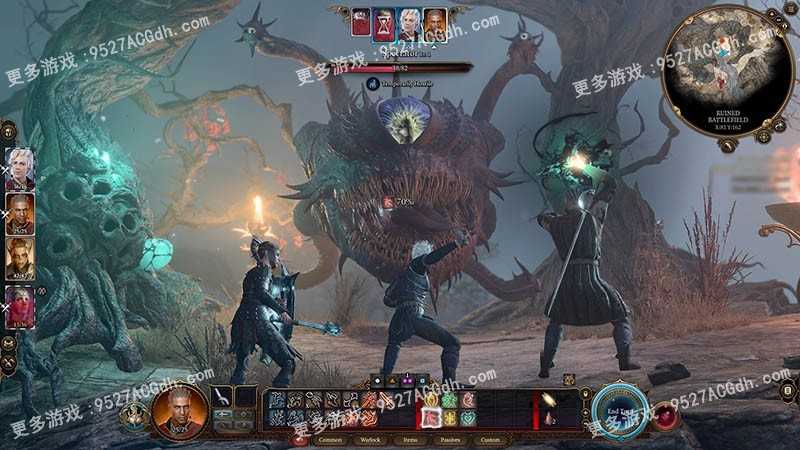The height and width of the screenshot is (450, 800).
Task: Select the melee weapon slot beside portrait
Action: (x=222, y=398)
